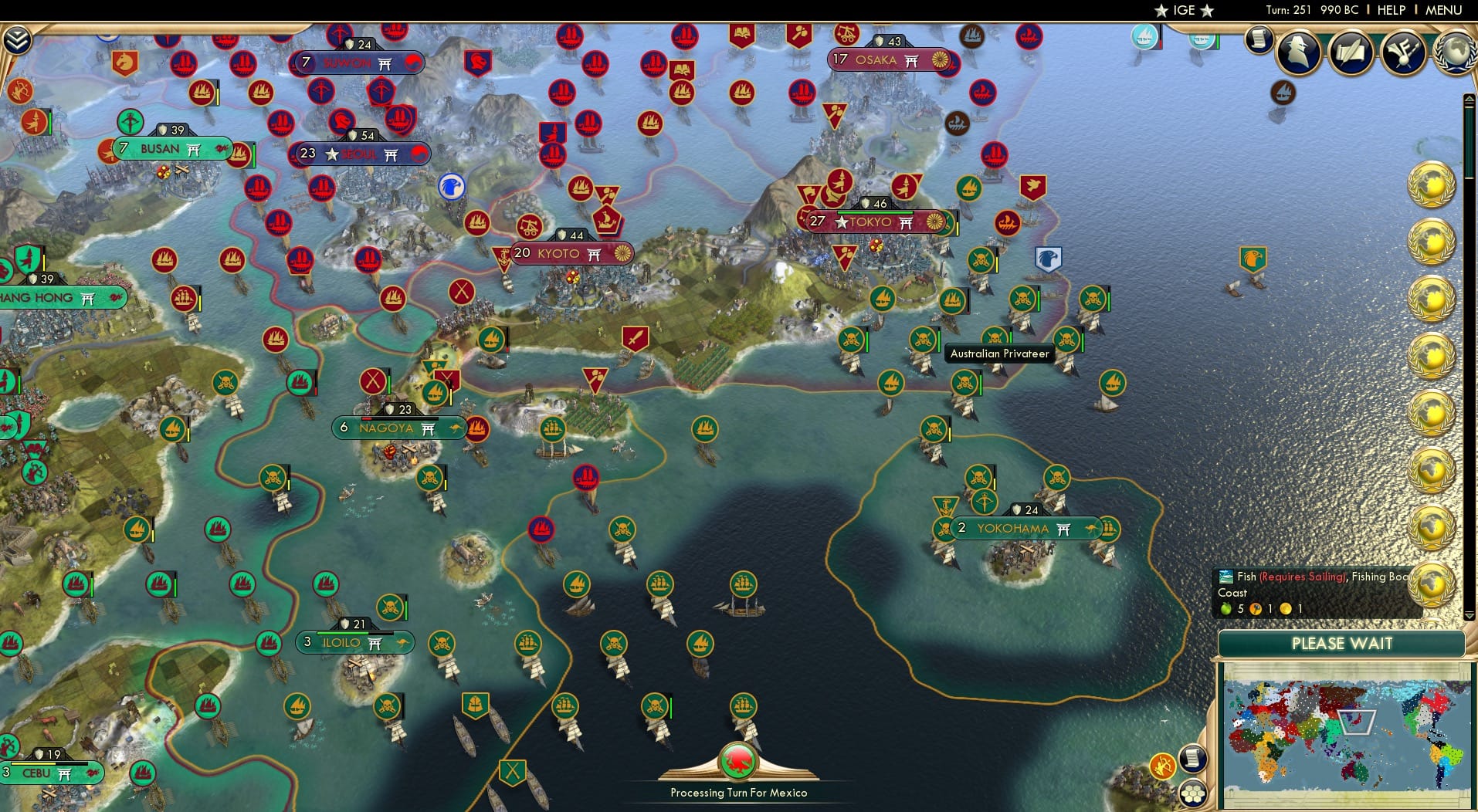1478x812 pixels.
Task: Open the HELP item
Action: tap(1391, 10)
